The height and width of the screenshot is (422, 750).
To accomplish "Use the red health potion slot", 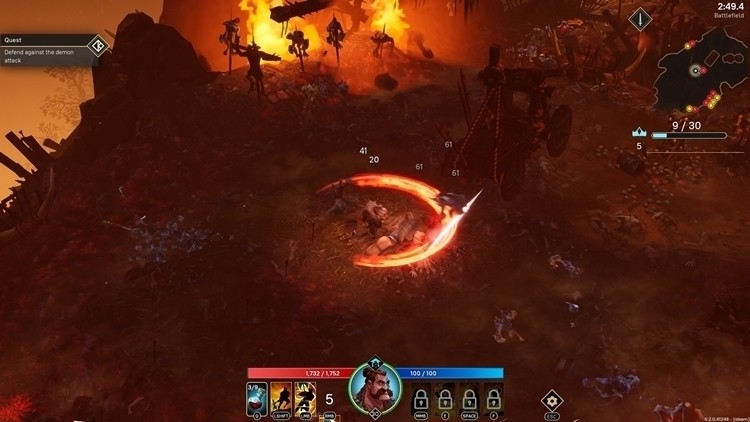I will tap(256, 399).
